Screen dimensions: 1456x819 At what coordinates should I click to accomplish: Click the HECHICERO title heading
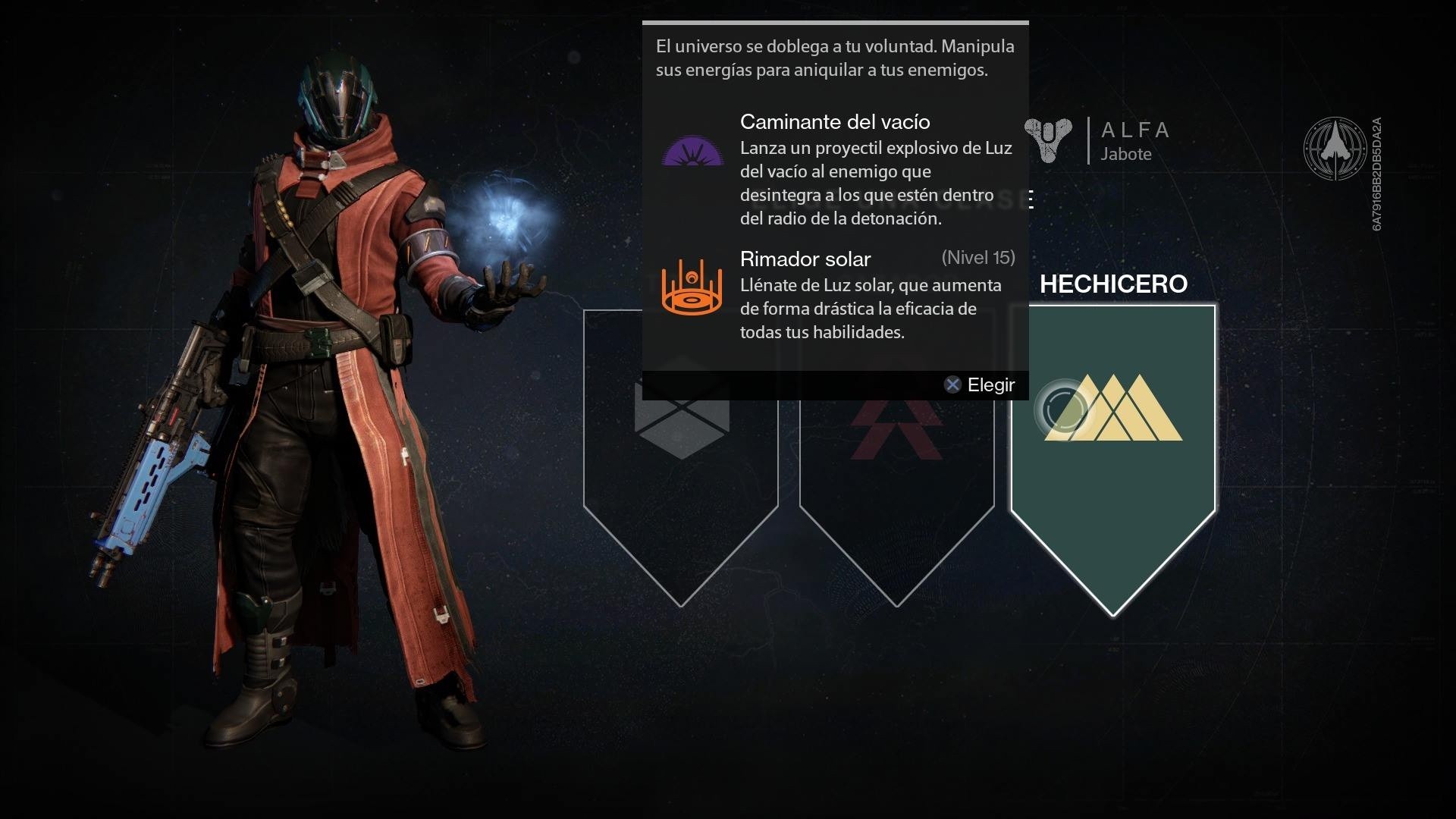click(x=1115, y=284)
